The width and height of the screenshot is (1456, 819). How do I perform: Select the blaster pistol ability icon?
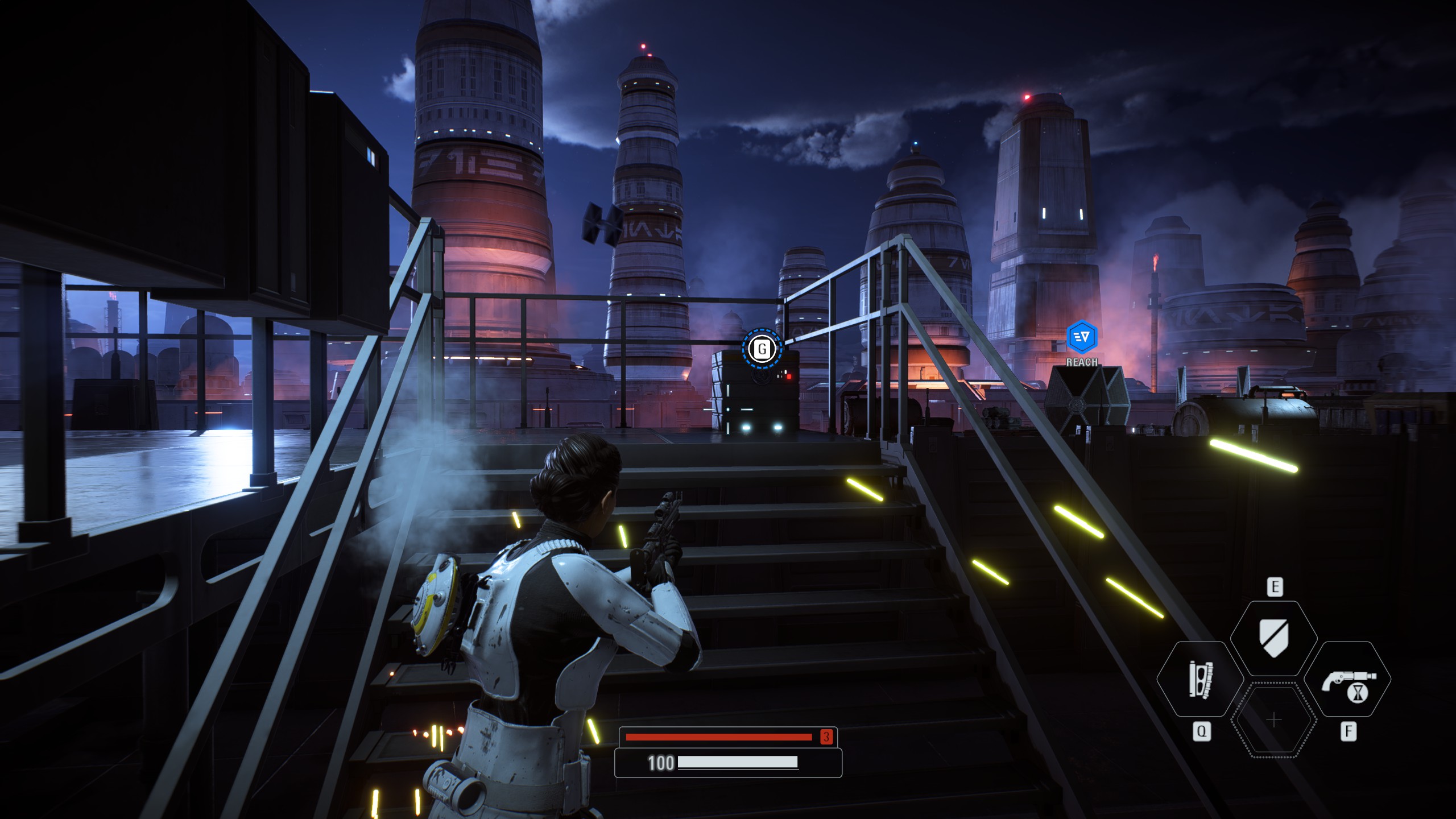coord(1347,679)
